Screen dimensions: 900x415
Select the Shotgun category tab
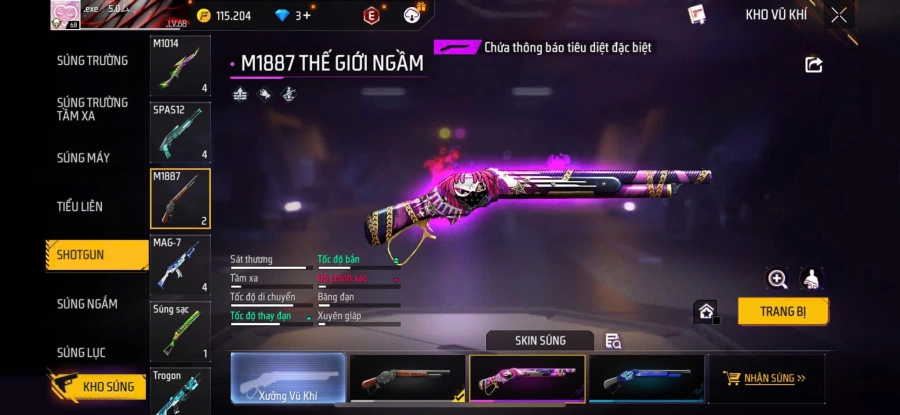96,255
